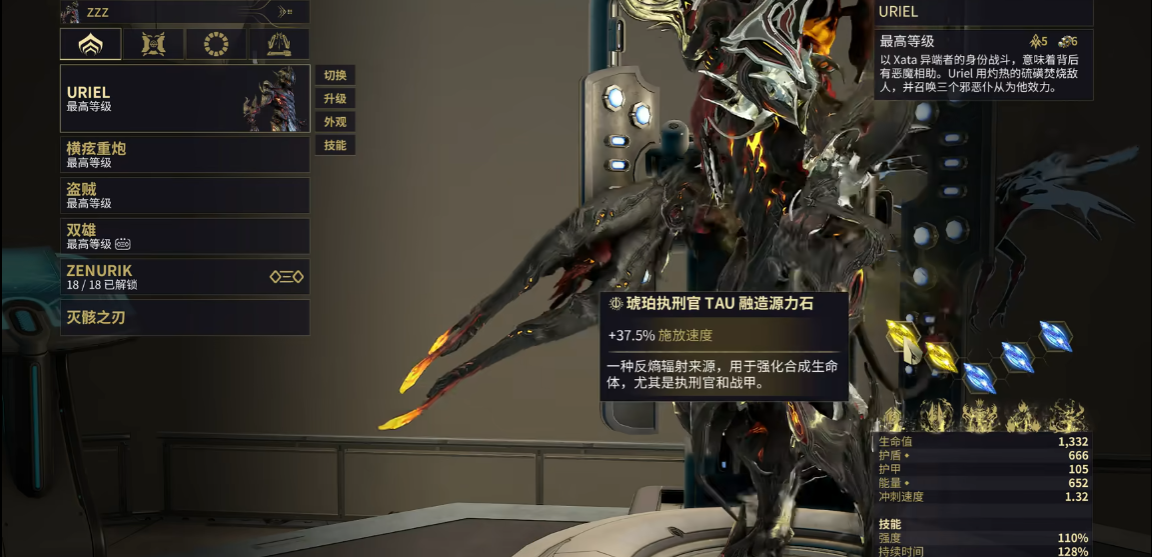Switch to the lotus-emblem warframe tab

91,44
